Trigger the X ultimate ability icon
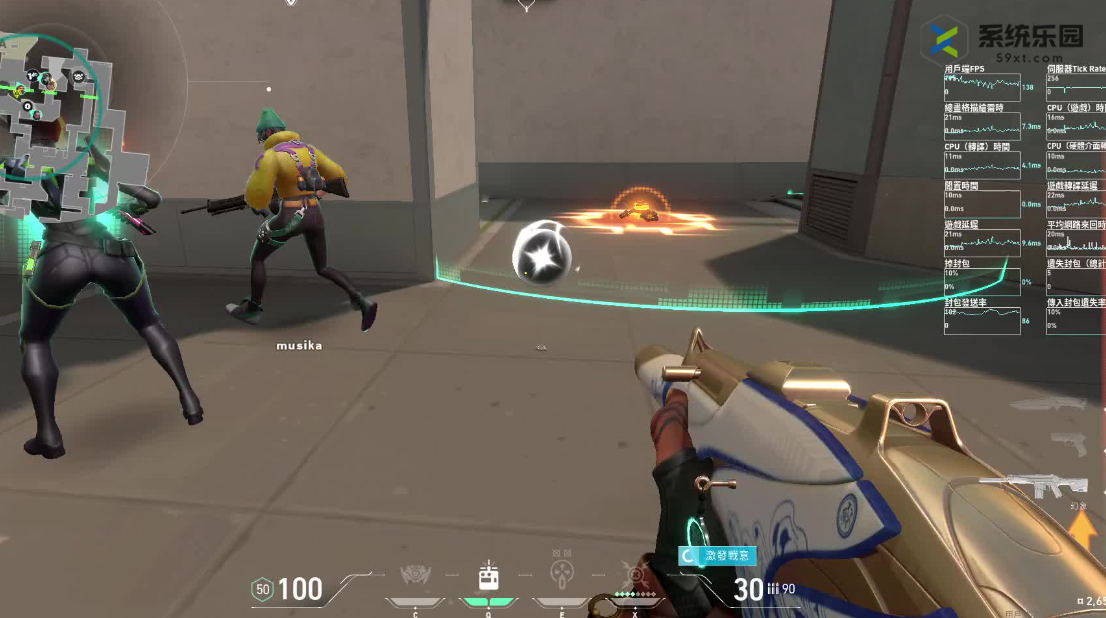The height and width of the screenshot is (618, 1106). (634, 577)
